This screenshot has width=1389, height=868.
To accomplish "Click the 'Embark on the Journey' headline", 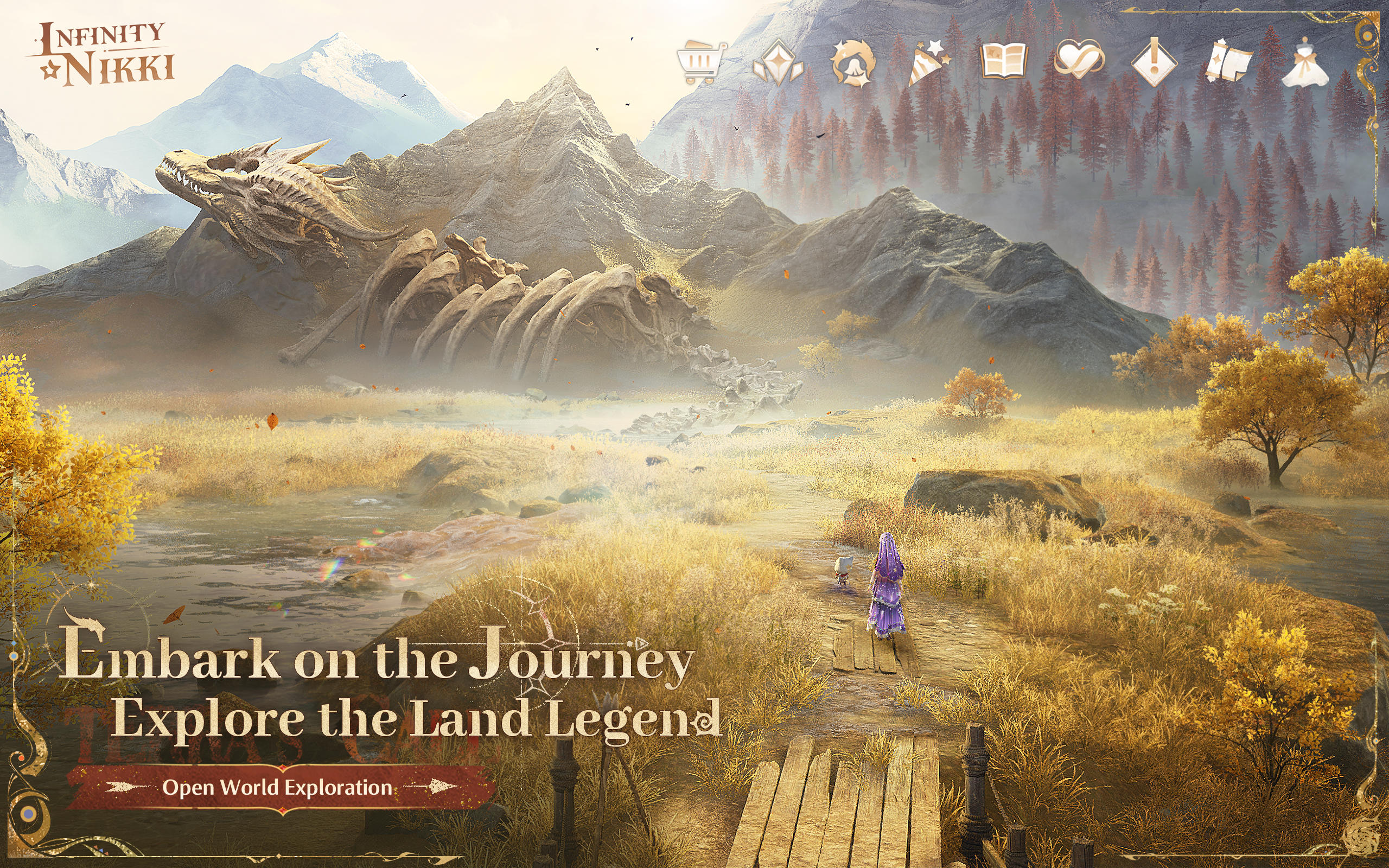I will 373,663.
